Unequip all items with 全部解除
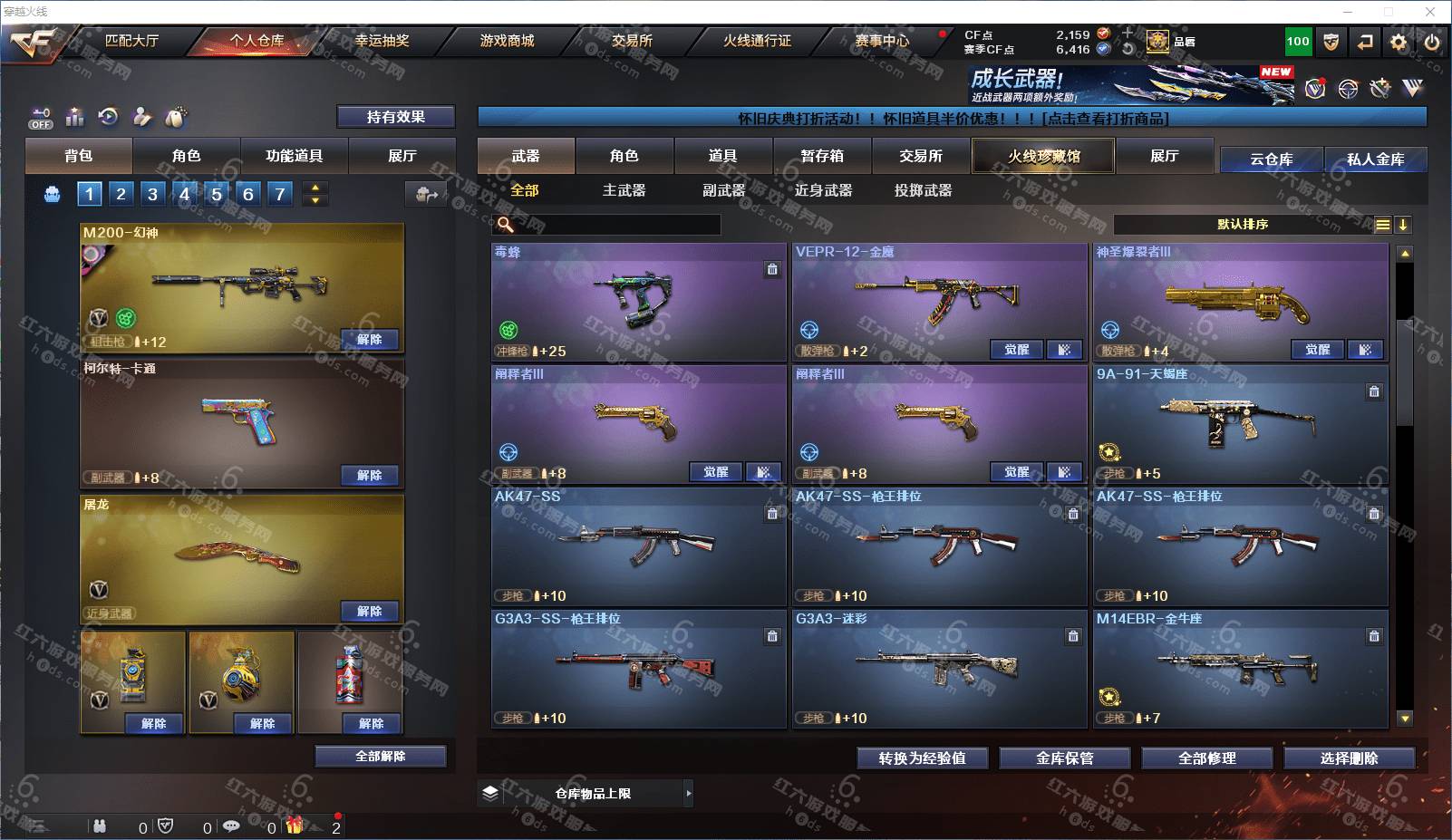The width and height of the screenshot is (1452, 840). point(380,757)
